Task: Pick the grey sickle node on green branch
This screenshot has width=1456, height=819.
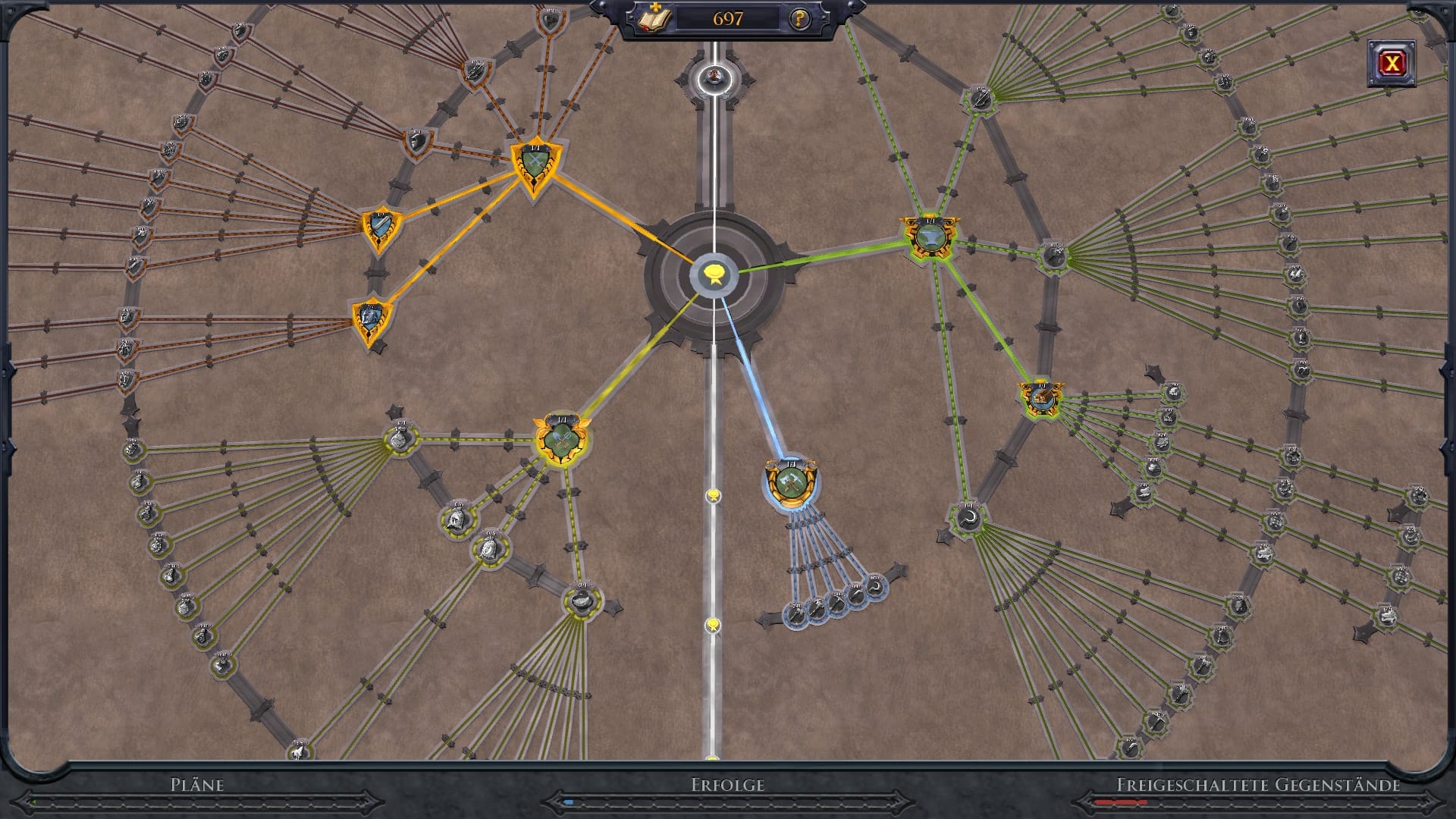Action: point(968,519)
